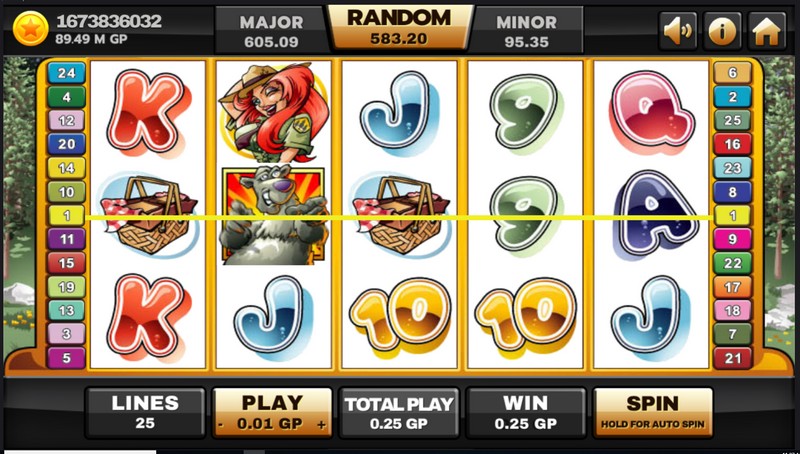
Task: Select payline marker 24
Action: (x=67, y=73)
